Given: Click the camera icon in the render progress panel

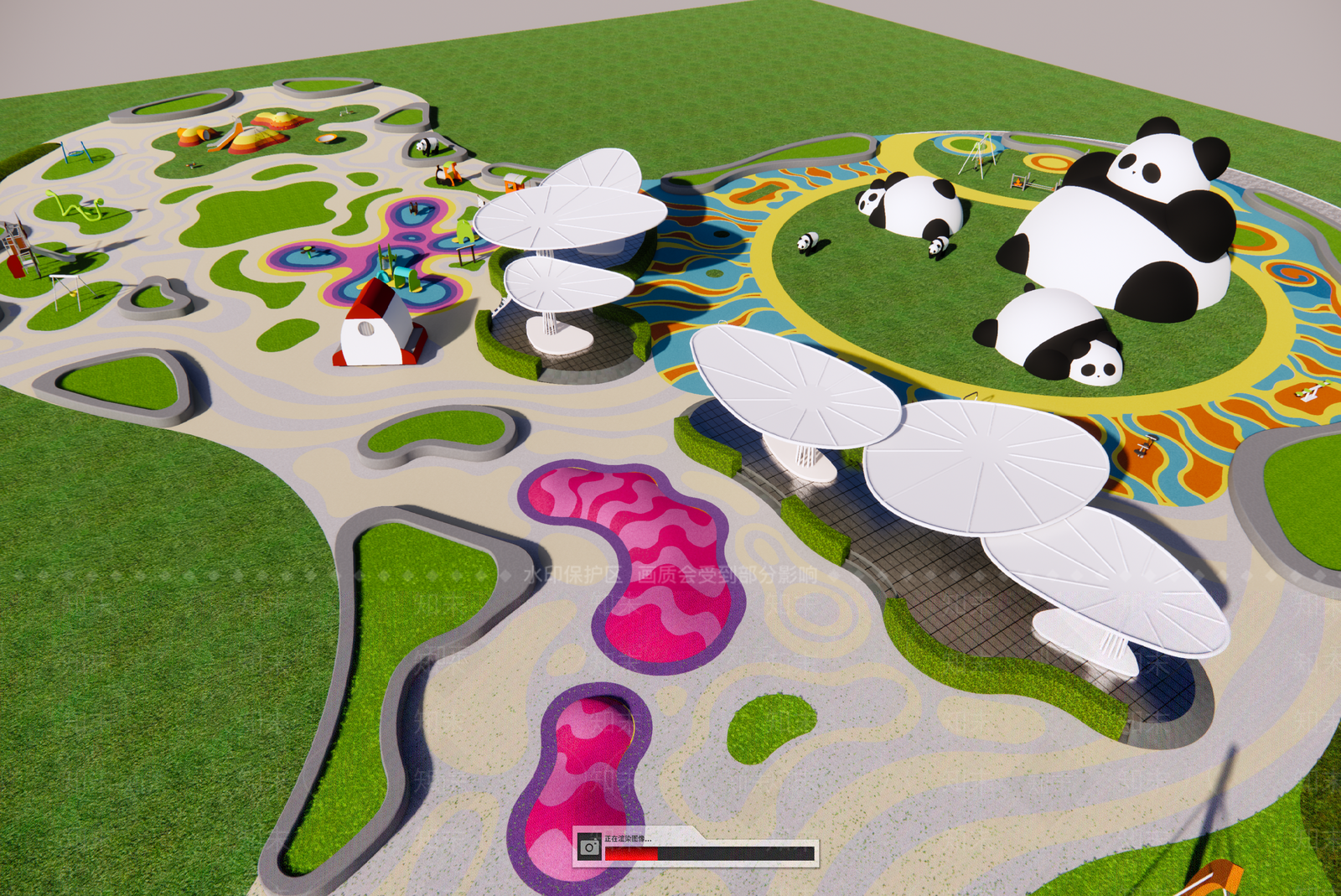Looking at the screenshot, I should point(589,847).
